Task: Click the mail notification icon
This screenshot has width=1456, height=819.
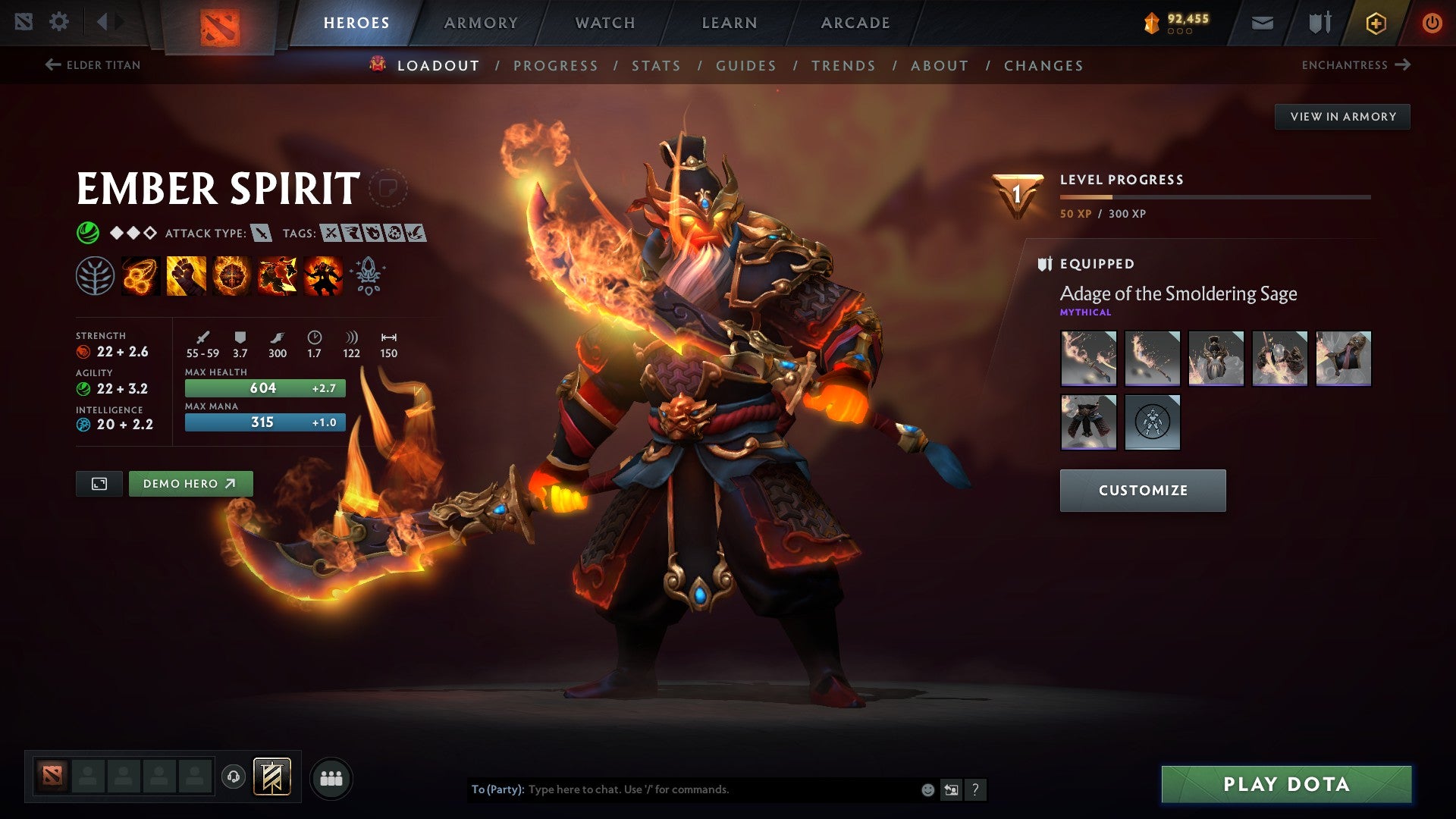Action: [x=1262, y=23]
